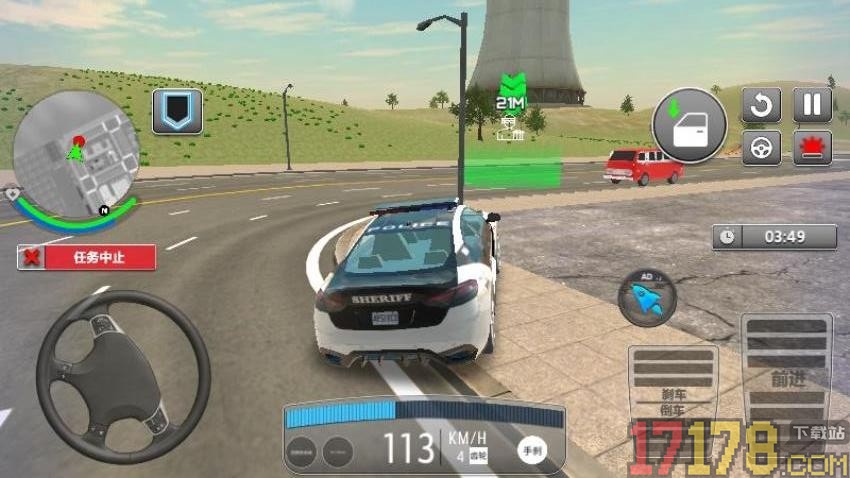Pause the game
Screen dimensions: 850x478
click(x=812, y=105)
